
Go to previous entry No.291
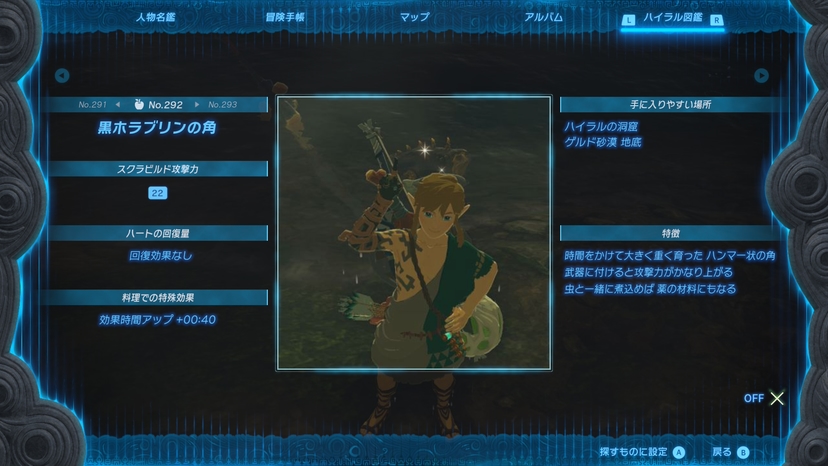point(98,104)
